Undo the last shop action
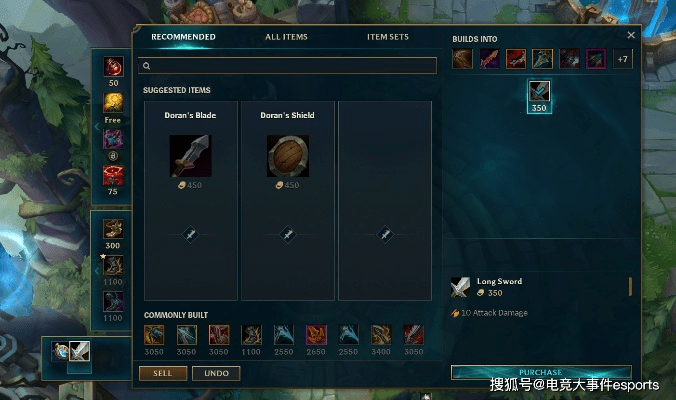676x400 pixels. click(216, 373)
